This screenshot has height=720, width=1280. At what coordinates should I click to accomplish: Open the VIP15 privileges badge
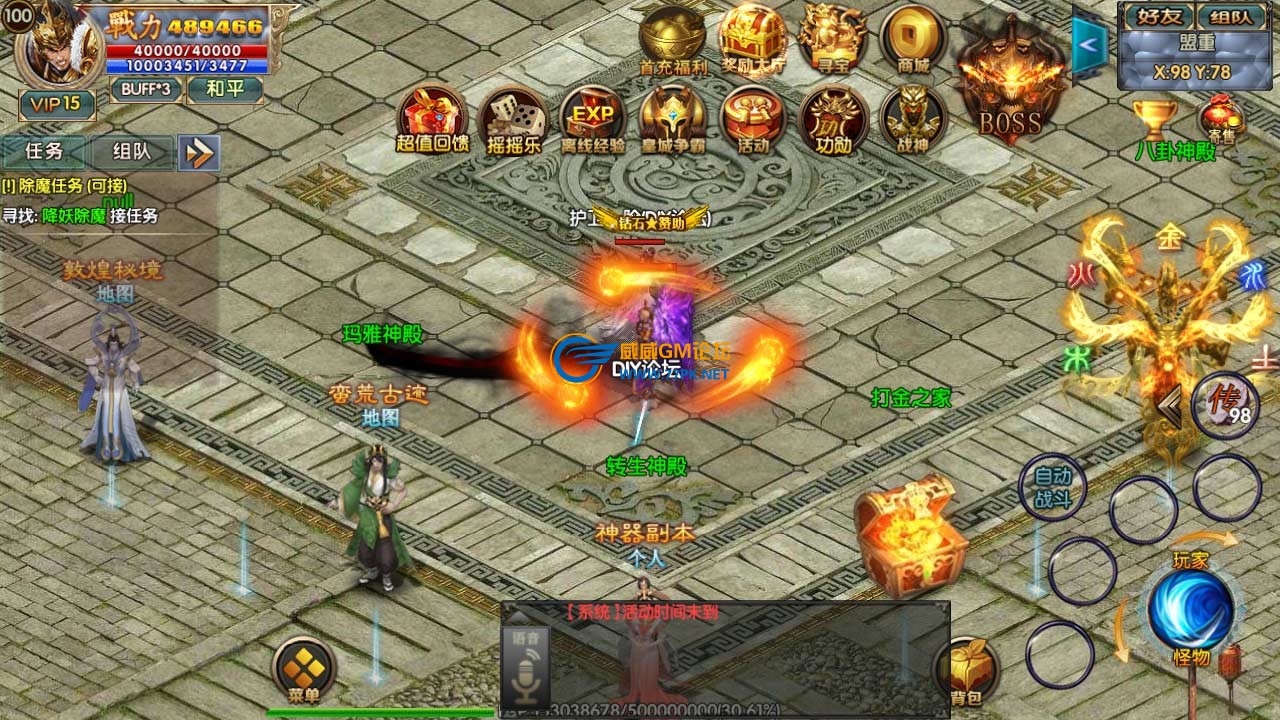(57, 104)
